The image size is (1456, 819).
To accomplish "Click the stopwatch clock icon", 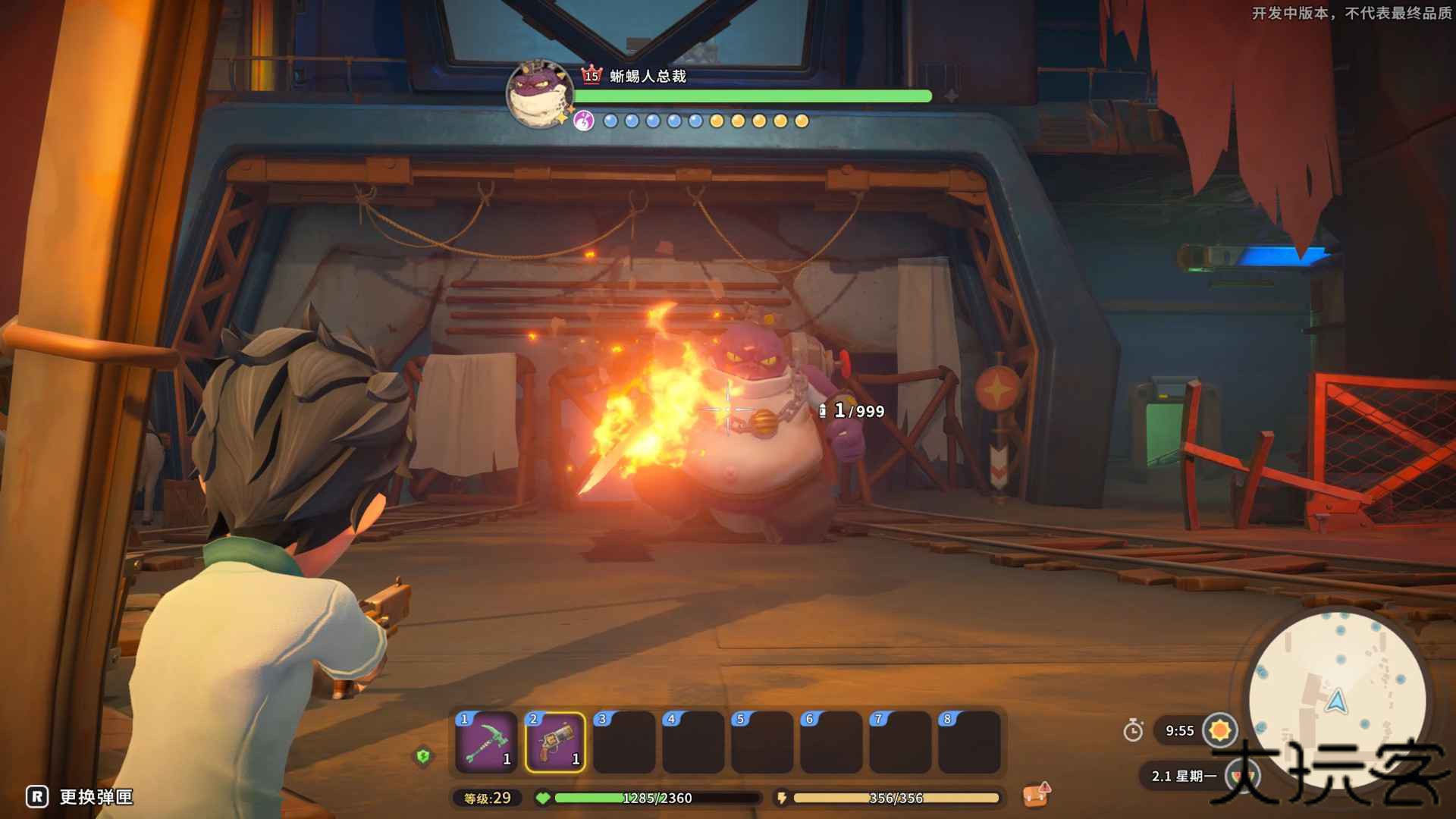I will tap(1133, 730).
